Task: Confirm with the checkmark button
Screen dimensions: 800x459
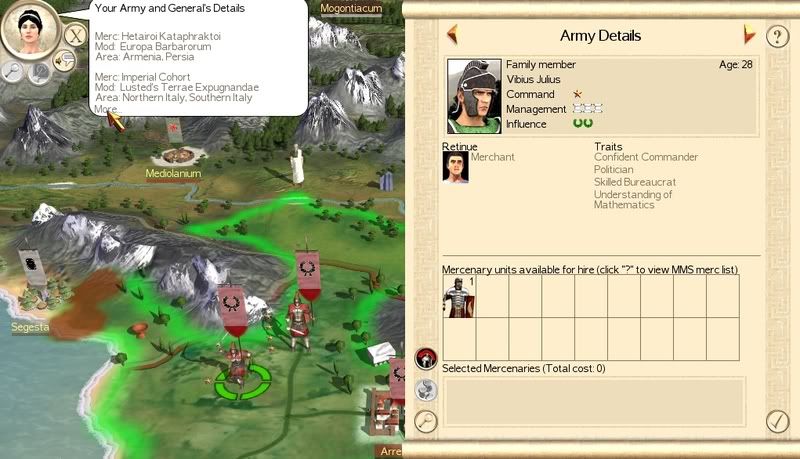Action: (x=777, y=421)
